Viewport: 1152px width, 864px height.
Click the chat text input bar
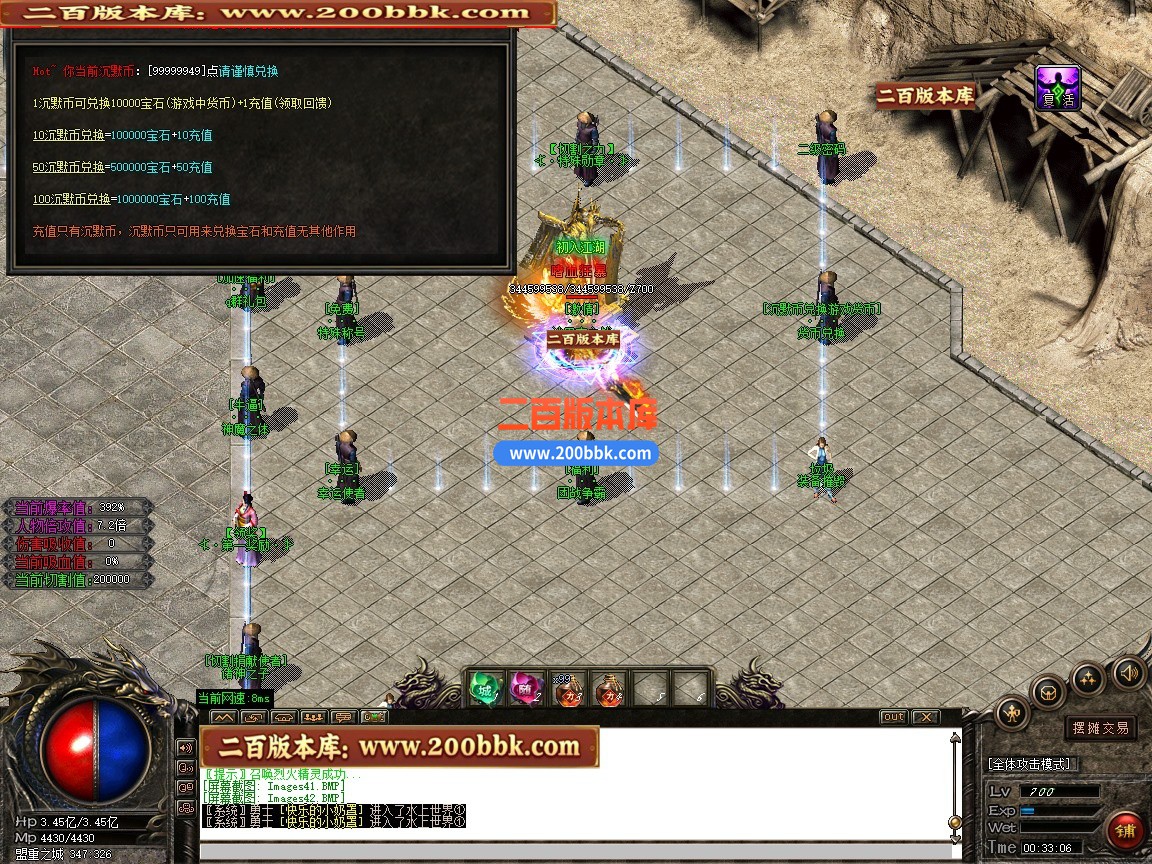[575, 852]
